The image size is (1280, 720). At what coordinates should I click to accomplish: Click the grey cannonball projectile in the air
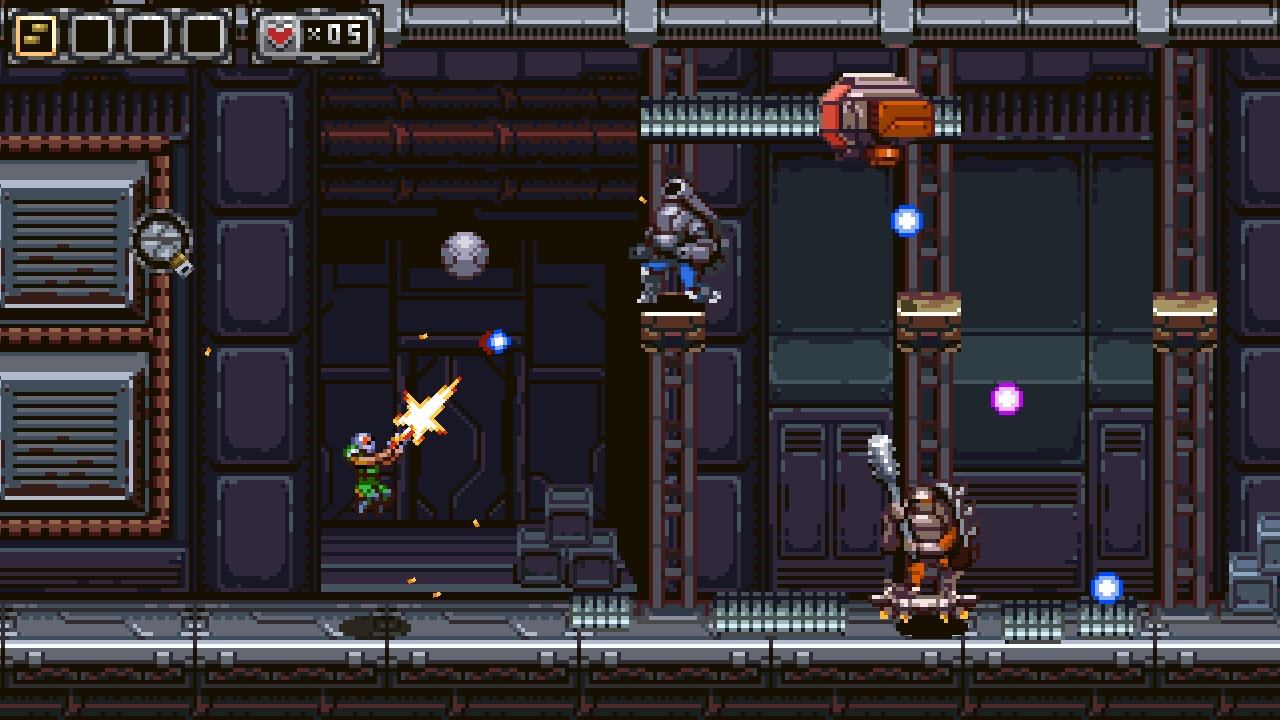[x=463, y=253]
